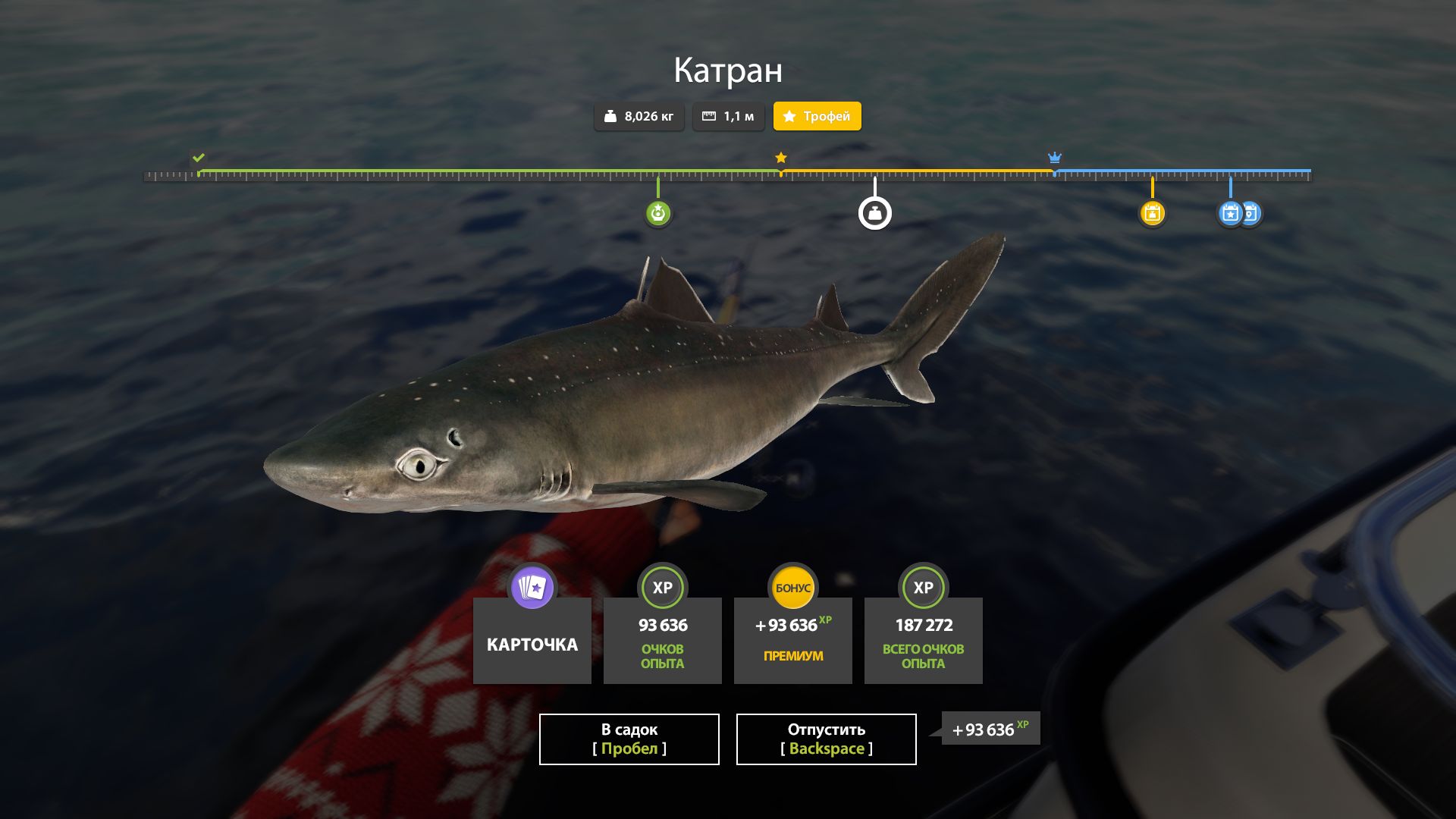Click the weight icon next to 8,026 кг

611,116
